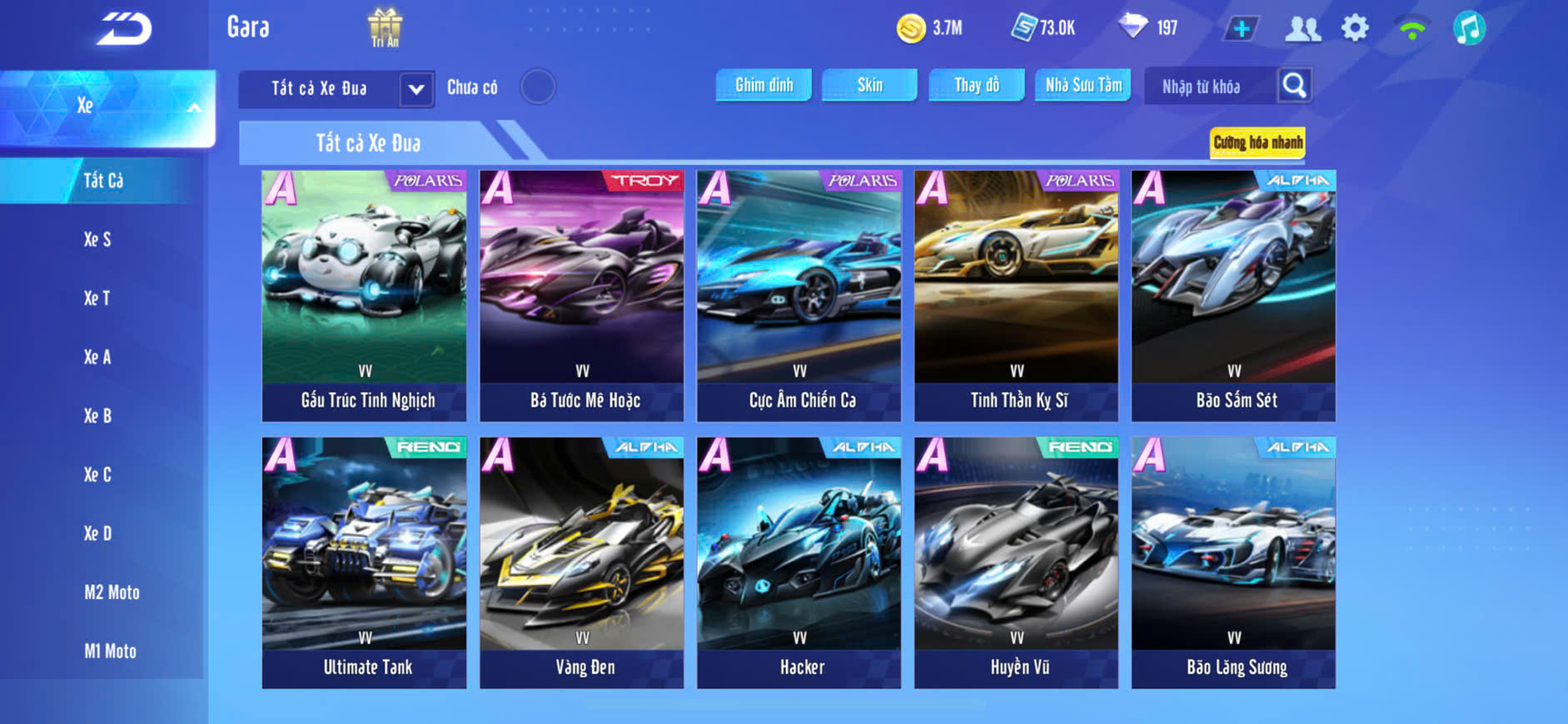Open settings with the gear icon
The image size is (1568, 724).
(x=1355, y=28)
